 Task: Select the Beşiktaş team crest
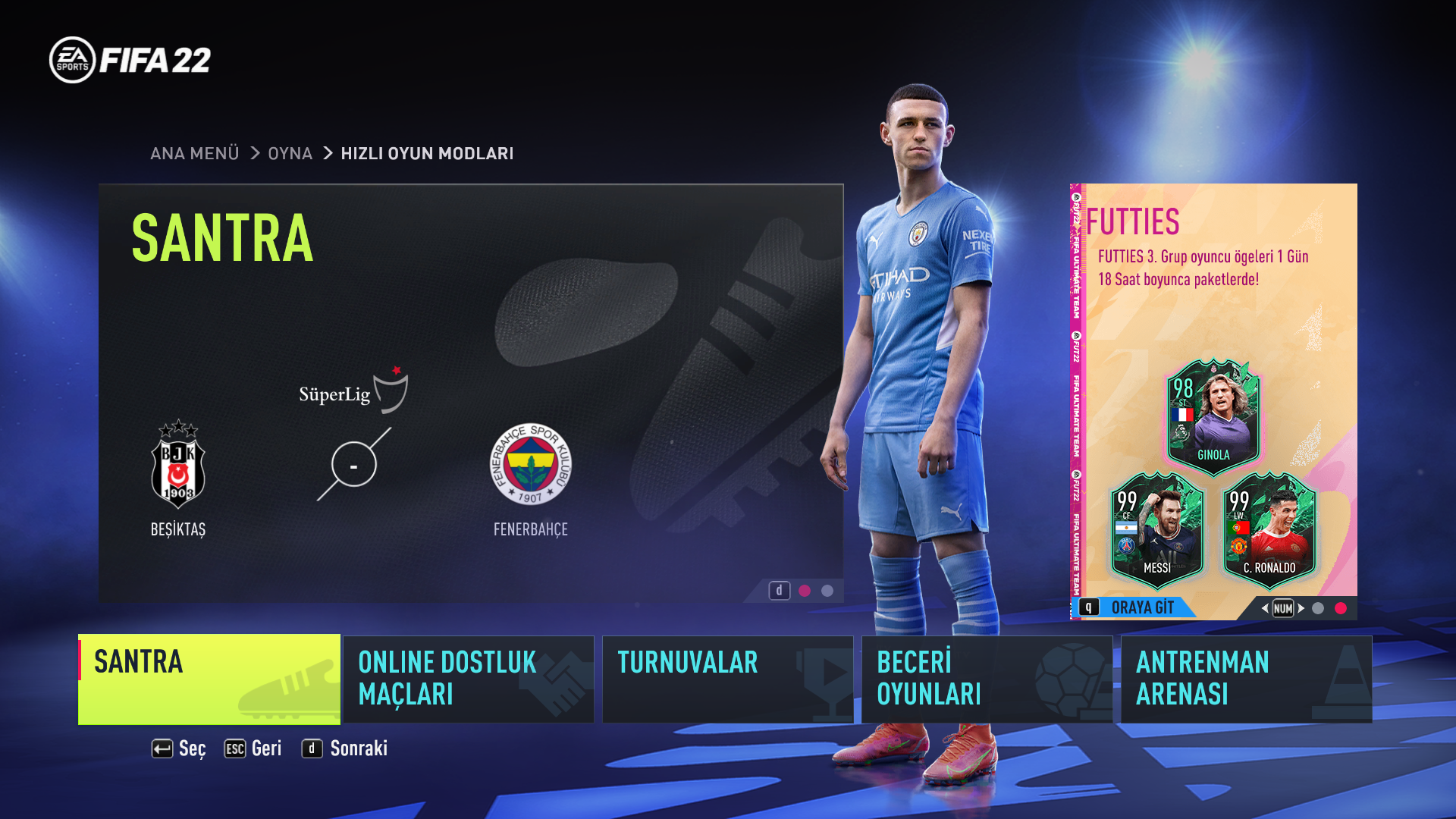point(178,465)
